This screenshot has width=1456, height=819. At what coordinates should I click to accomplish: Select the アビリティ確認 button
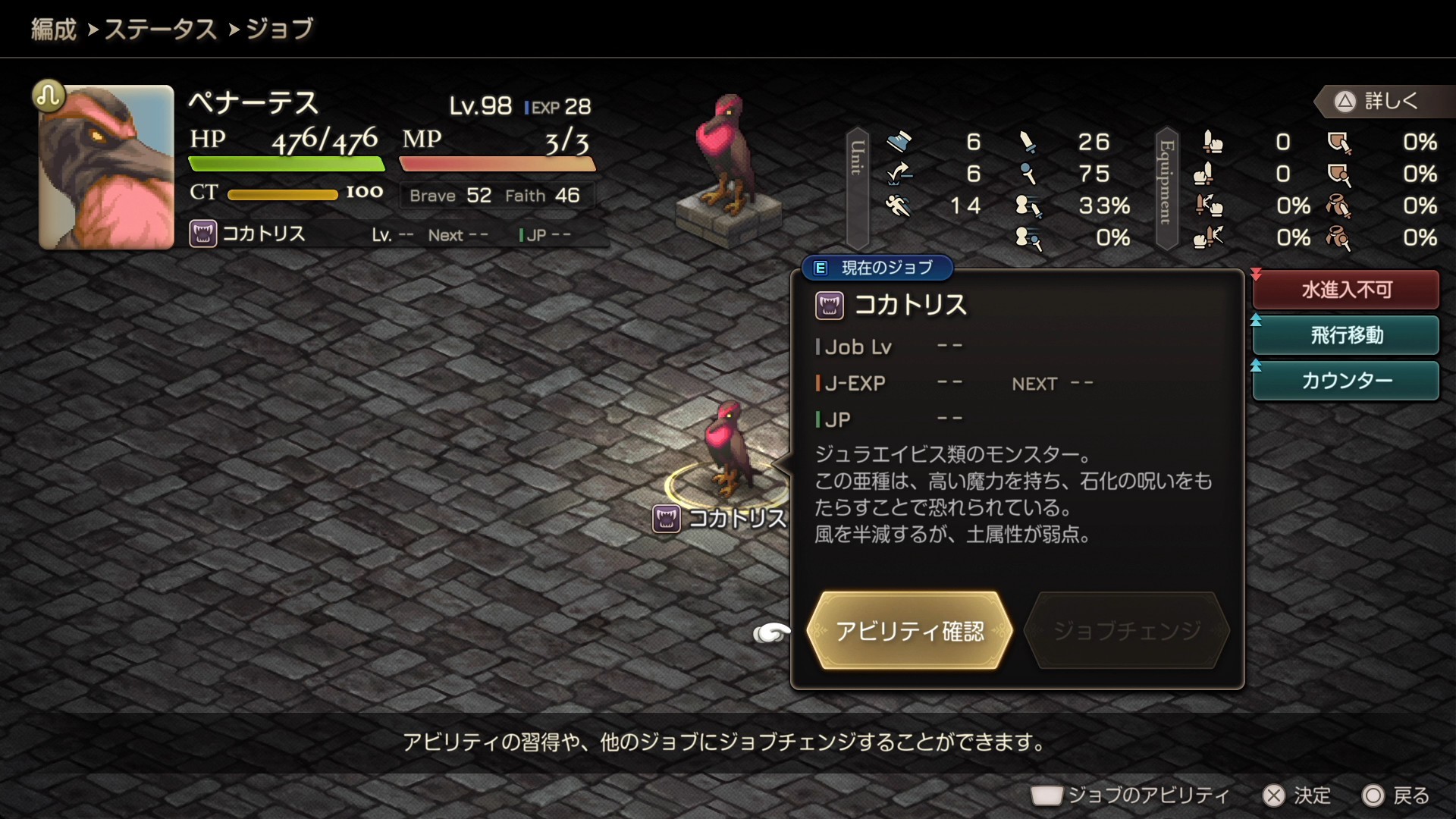click(x=909, y=631)
